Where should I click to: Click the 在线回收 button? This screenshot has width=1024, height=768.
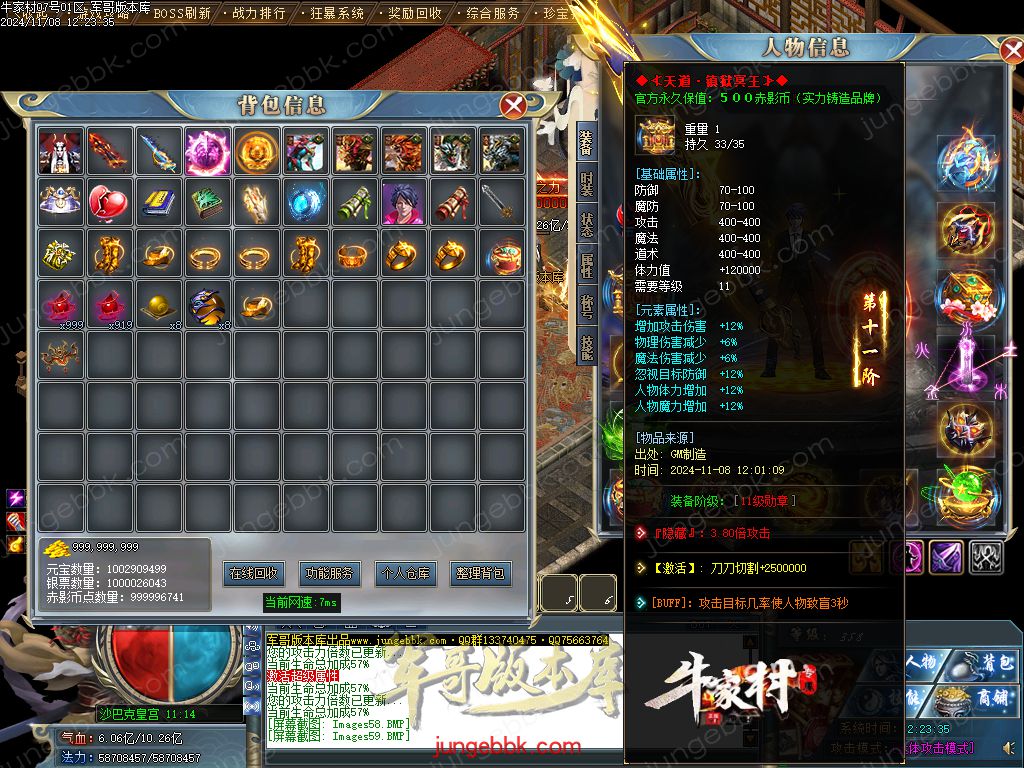pyautogui.click(x=254, y=573)
